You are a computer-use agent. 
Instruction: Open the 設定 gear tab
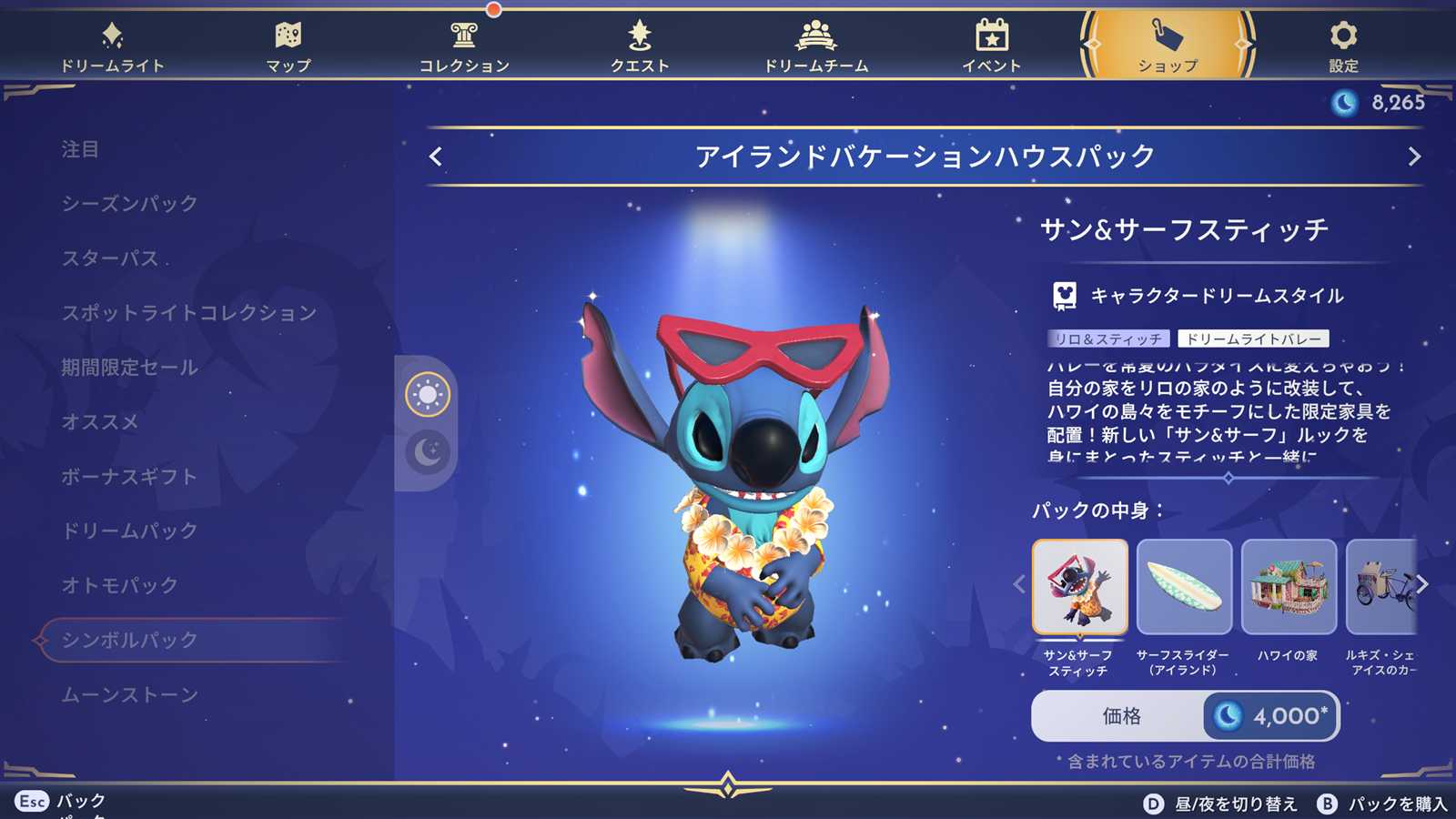coord(1343,45)
